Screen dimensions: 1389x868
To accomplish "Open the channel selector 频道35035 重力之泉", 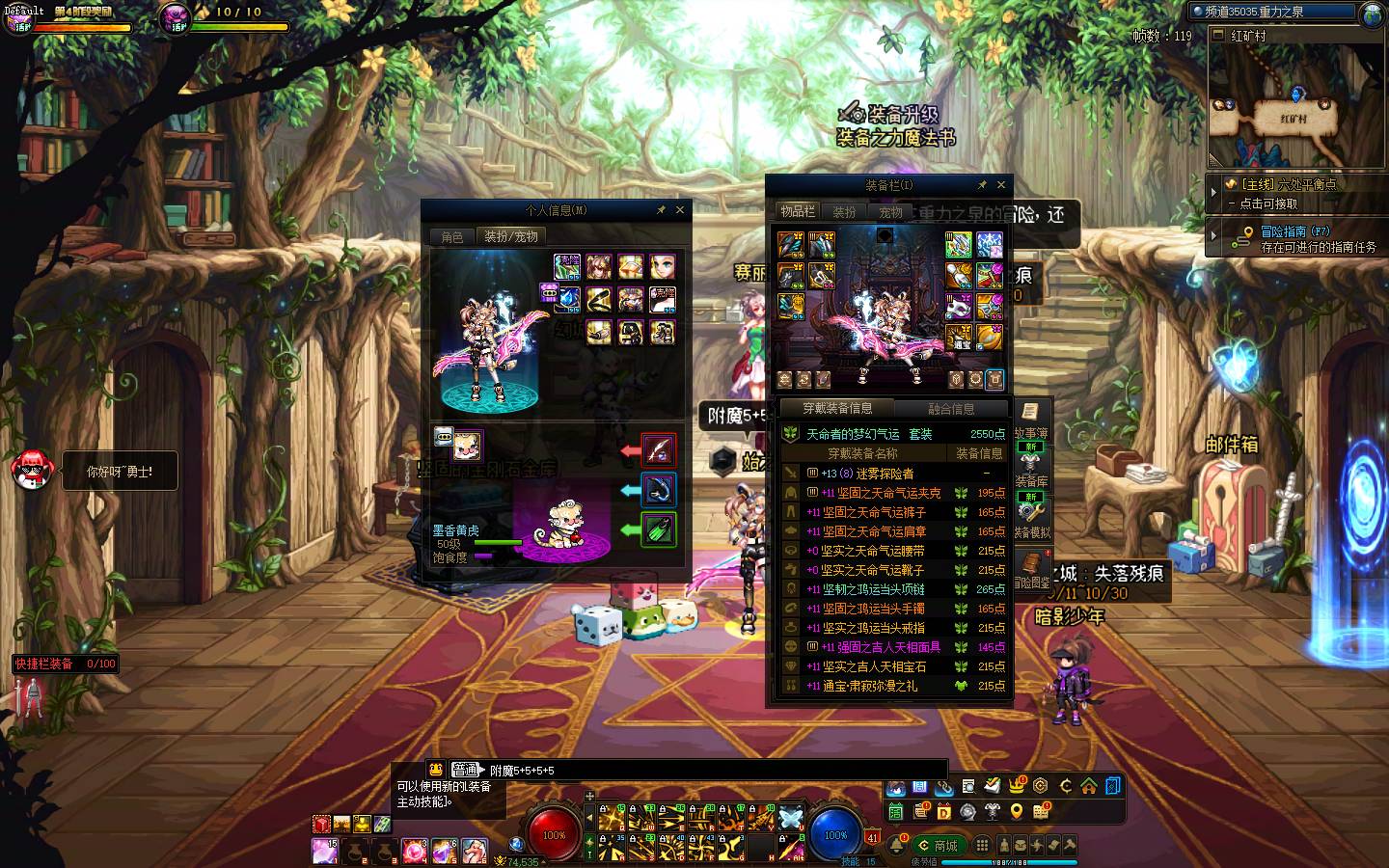I will (1273, 12).
